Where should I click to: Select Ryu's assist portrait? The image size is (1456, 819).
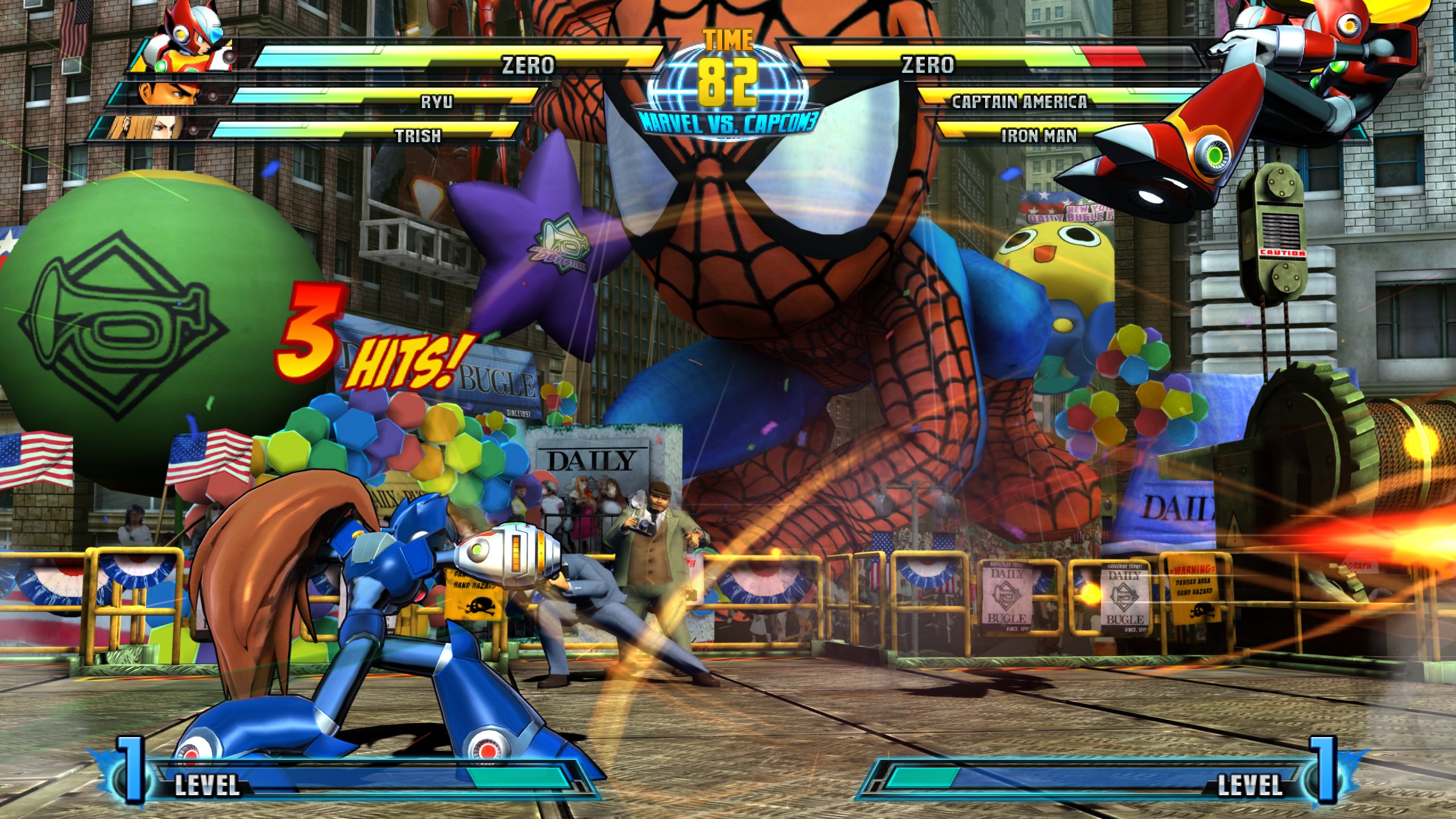pos(165,94)
